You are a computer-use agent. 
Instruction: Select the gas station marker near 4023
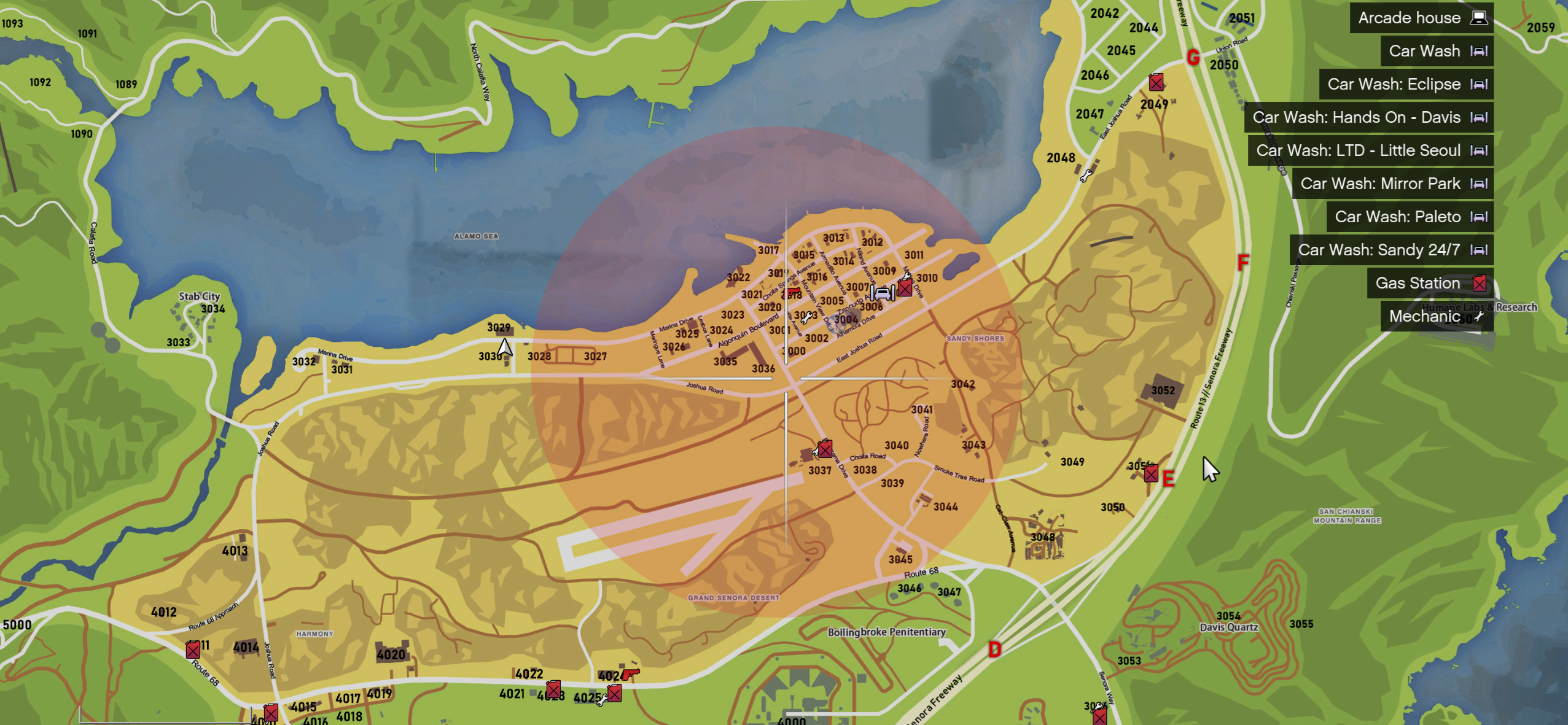point(553,689)
